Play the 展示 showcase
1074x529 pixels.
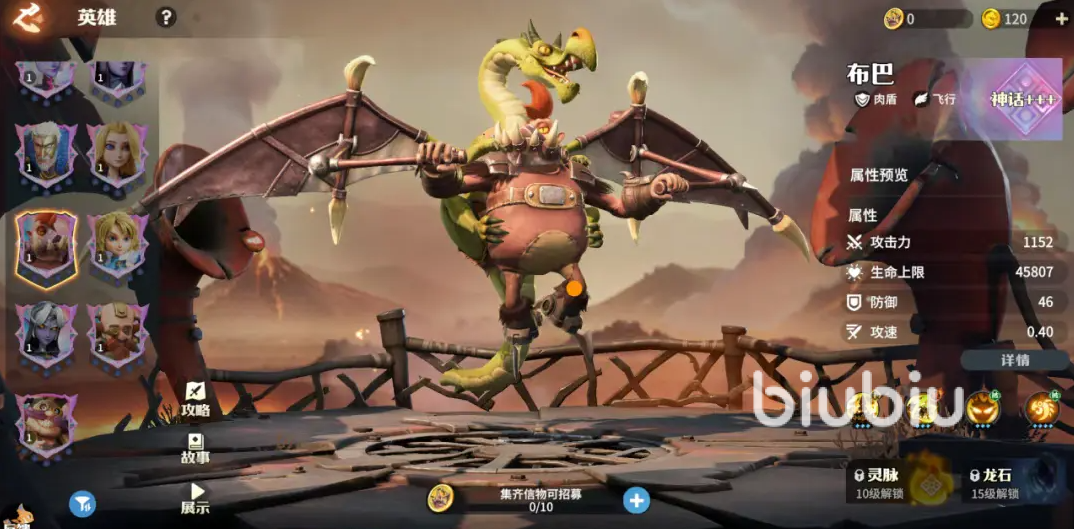click(x=195, y=498)
